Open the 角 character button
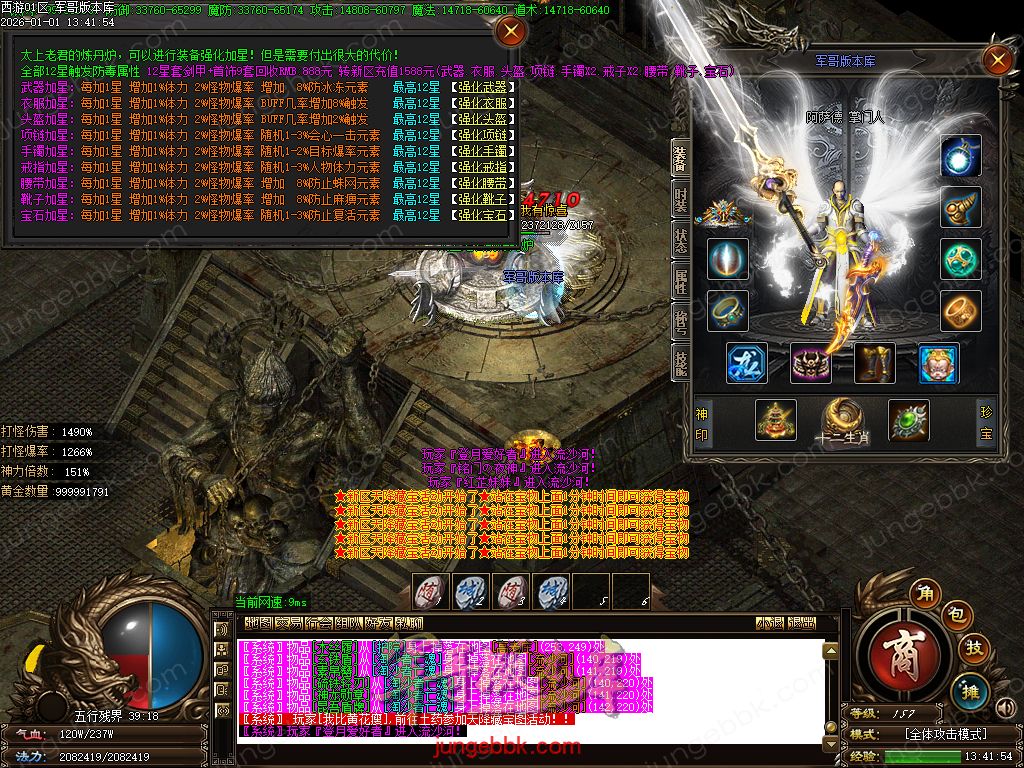The width and height of the screenshot is (1024, 768). click(x=924, y=594)
